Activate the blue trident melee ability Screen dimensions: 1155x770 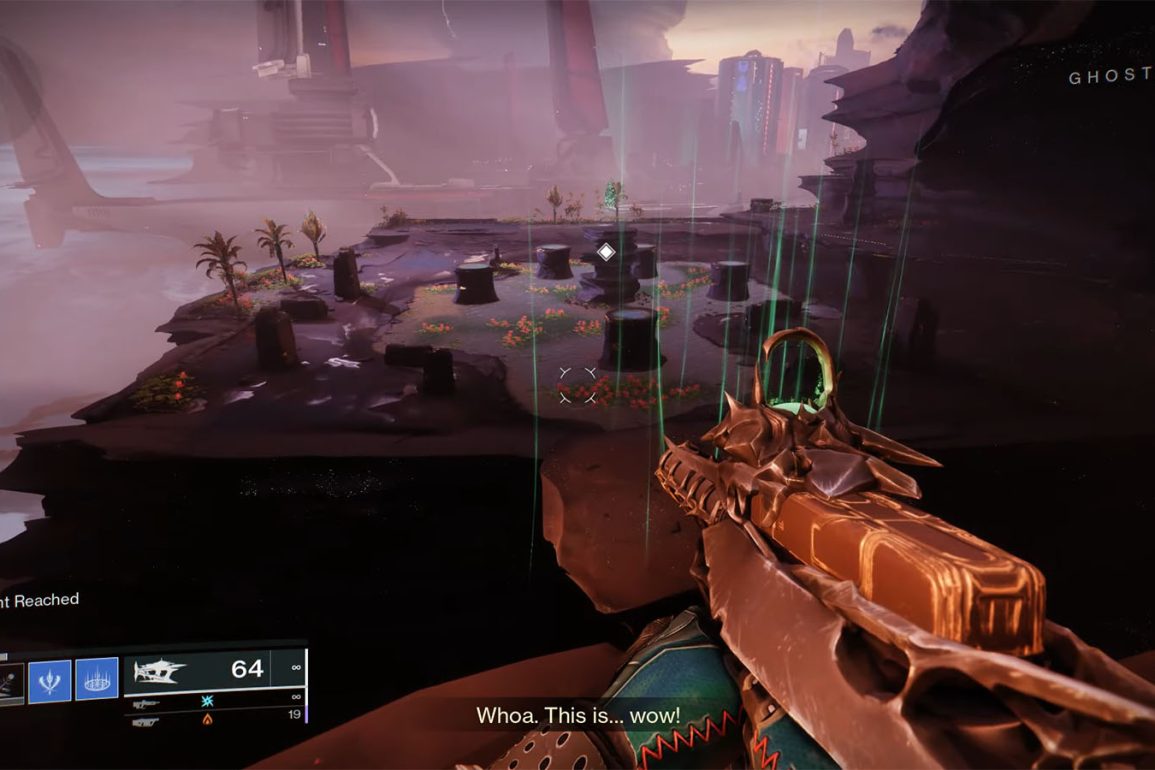[x=49, y=680]
